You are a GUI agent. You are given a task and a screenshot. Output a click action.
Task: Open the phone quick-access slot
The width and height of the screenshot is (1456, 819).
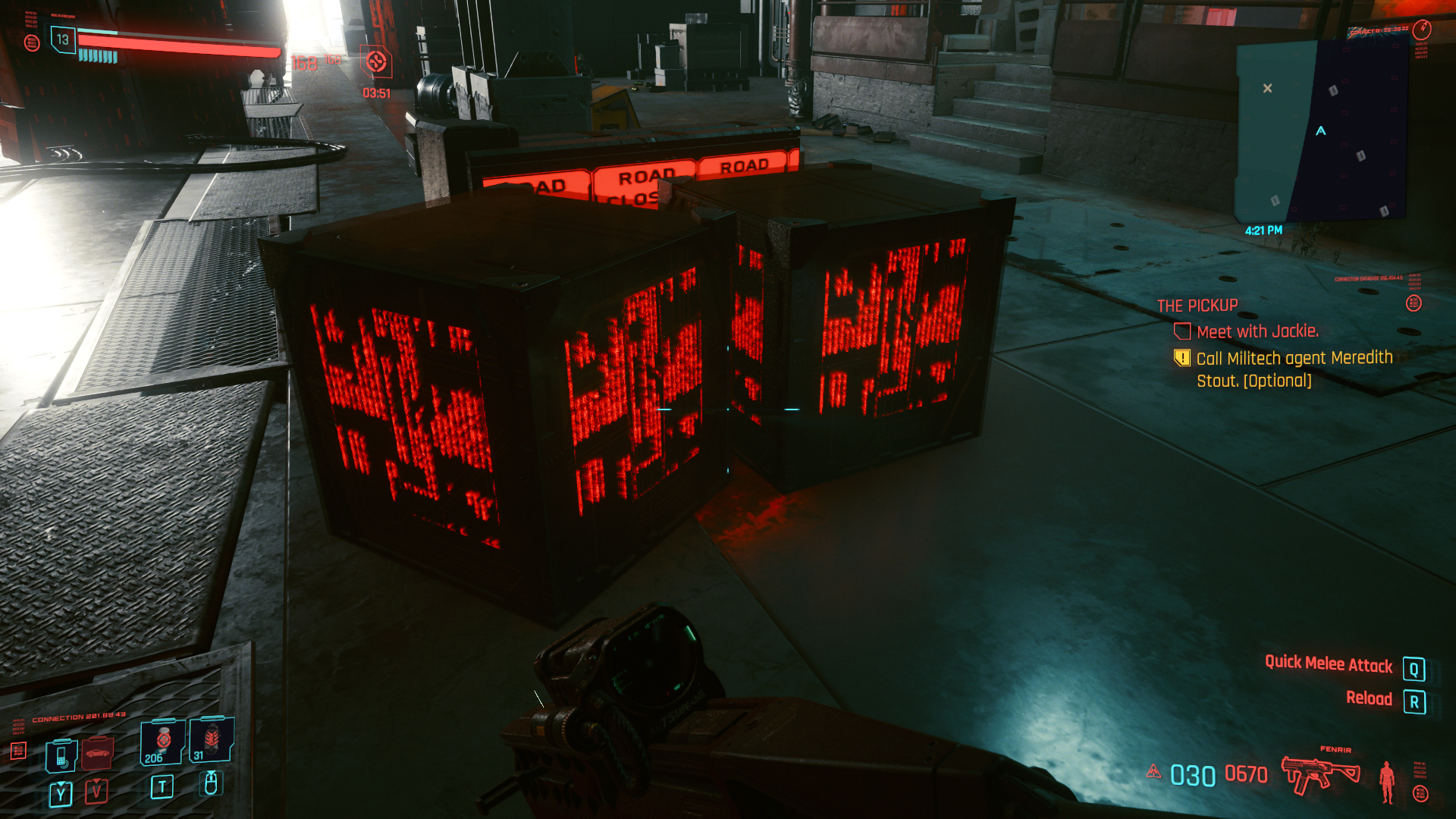pyautogui.click(x=61, y=755)
